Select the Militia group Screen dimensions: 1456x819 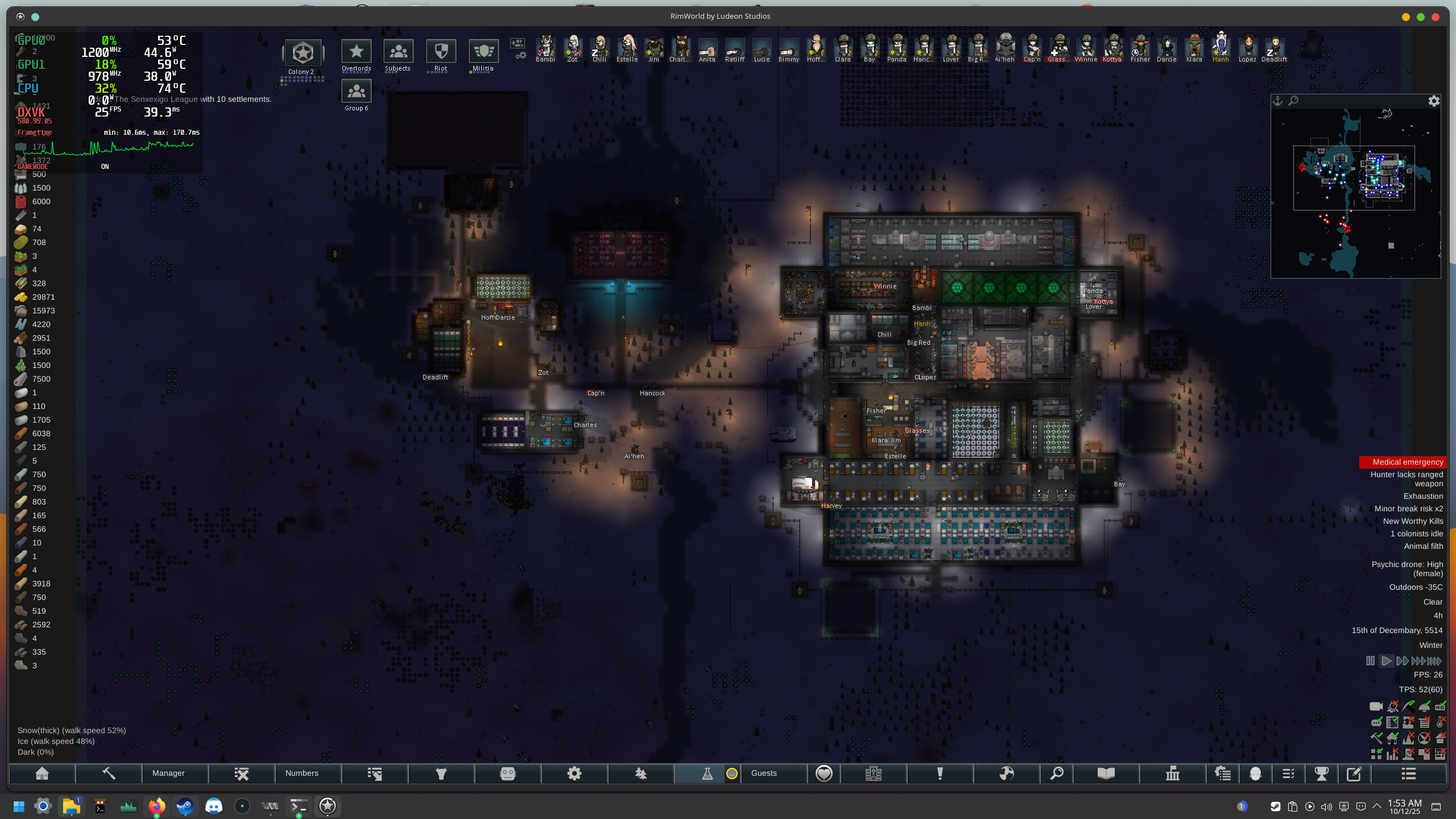coord(483,52)
